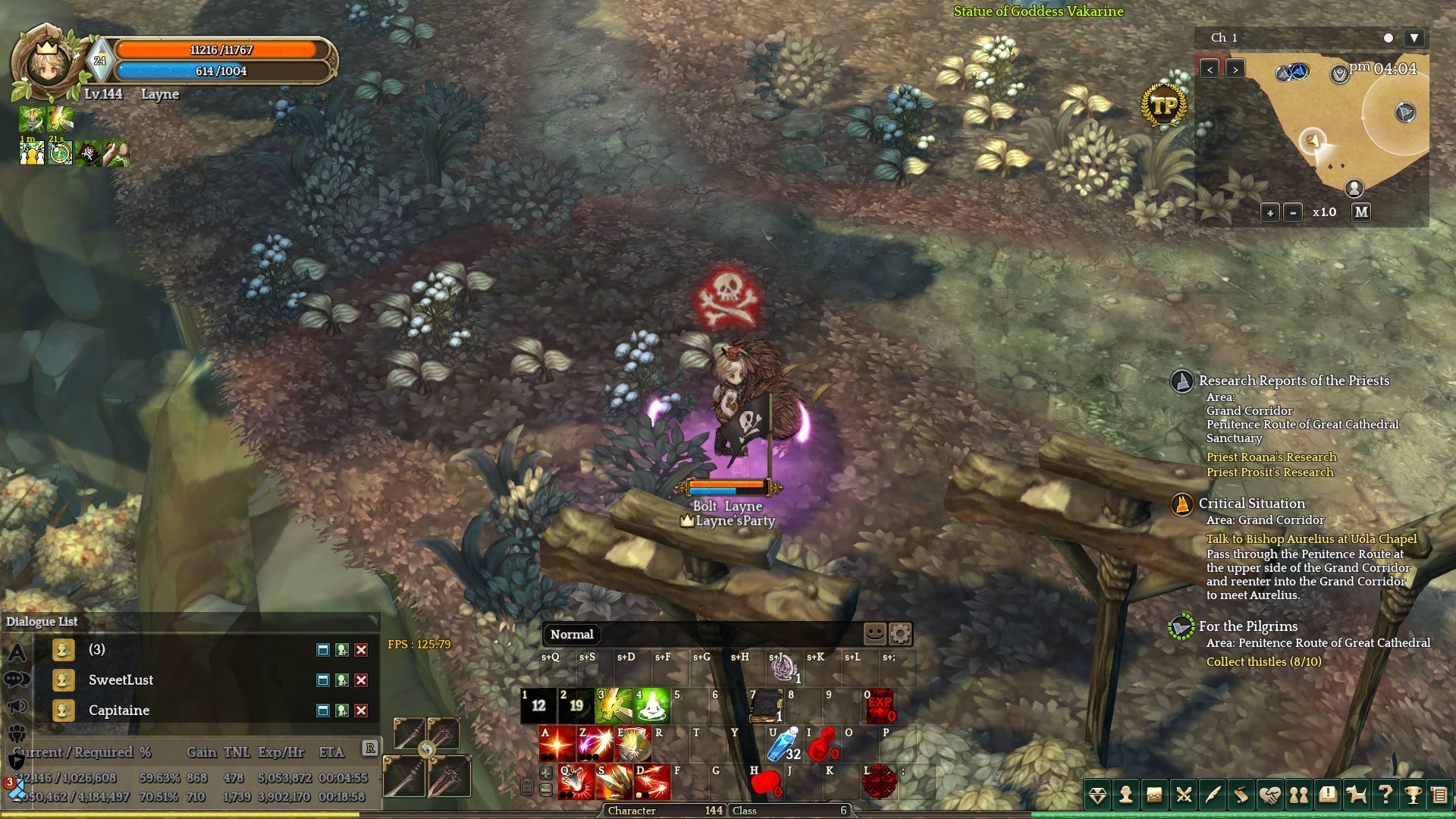This screenshot has width=1456, height=819.
Task: Open the full map with M button
Action: [x=1361, y=212]
